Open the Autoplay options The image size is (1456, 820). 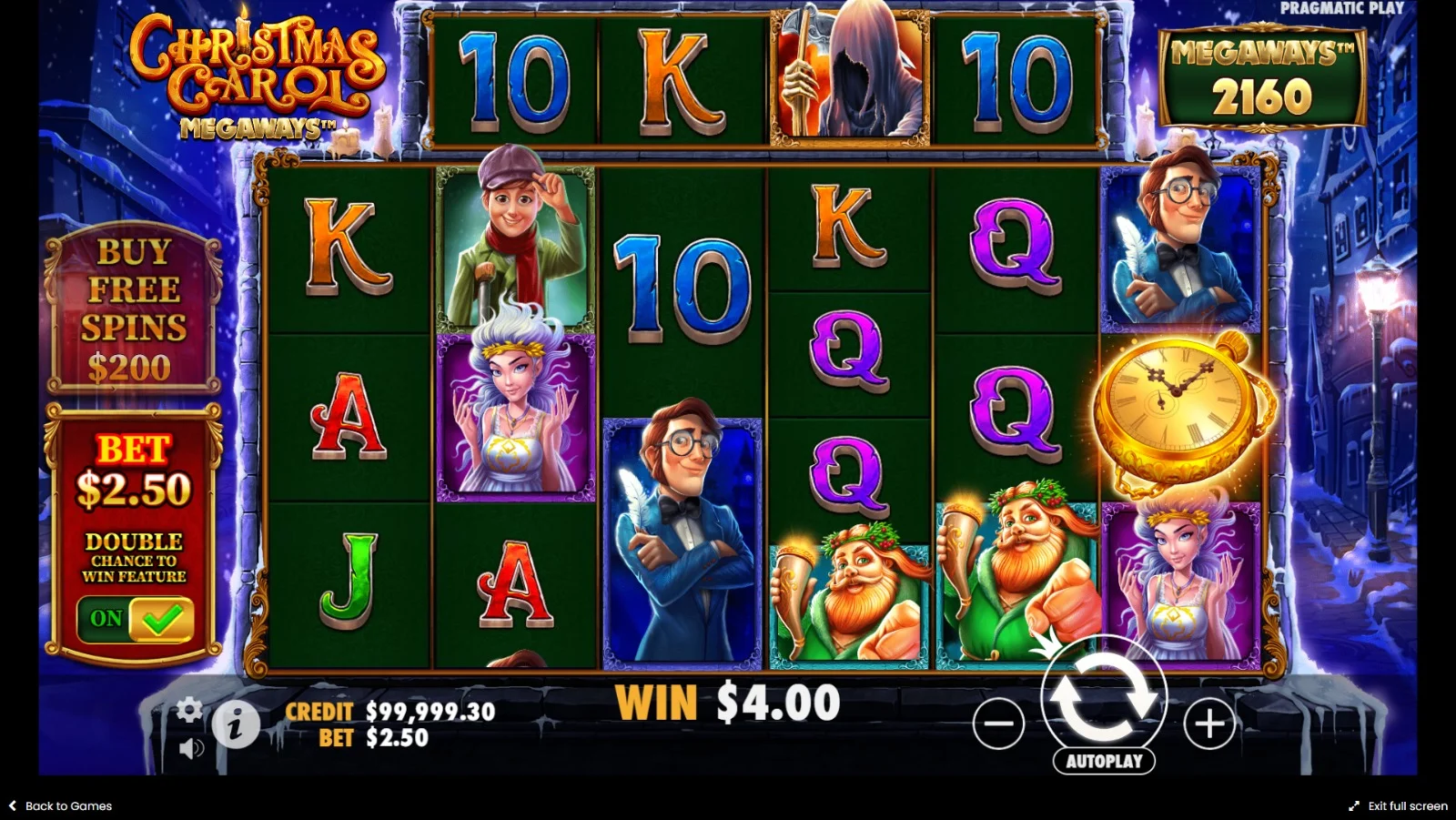(x=1104, y=761)
